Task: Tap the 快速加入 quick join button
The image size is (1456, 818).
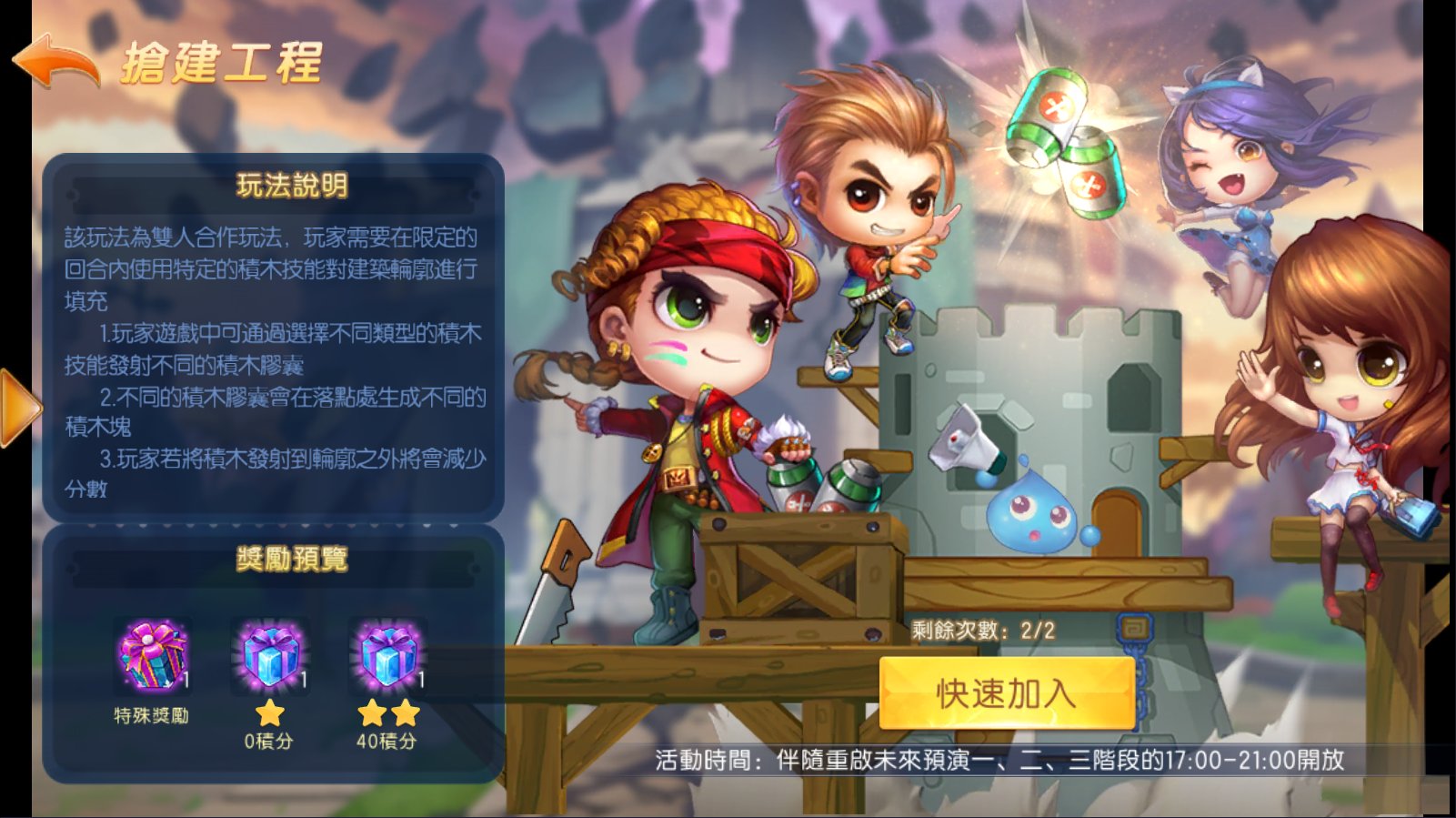Action: (x=1007, y=693)
